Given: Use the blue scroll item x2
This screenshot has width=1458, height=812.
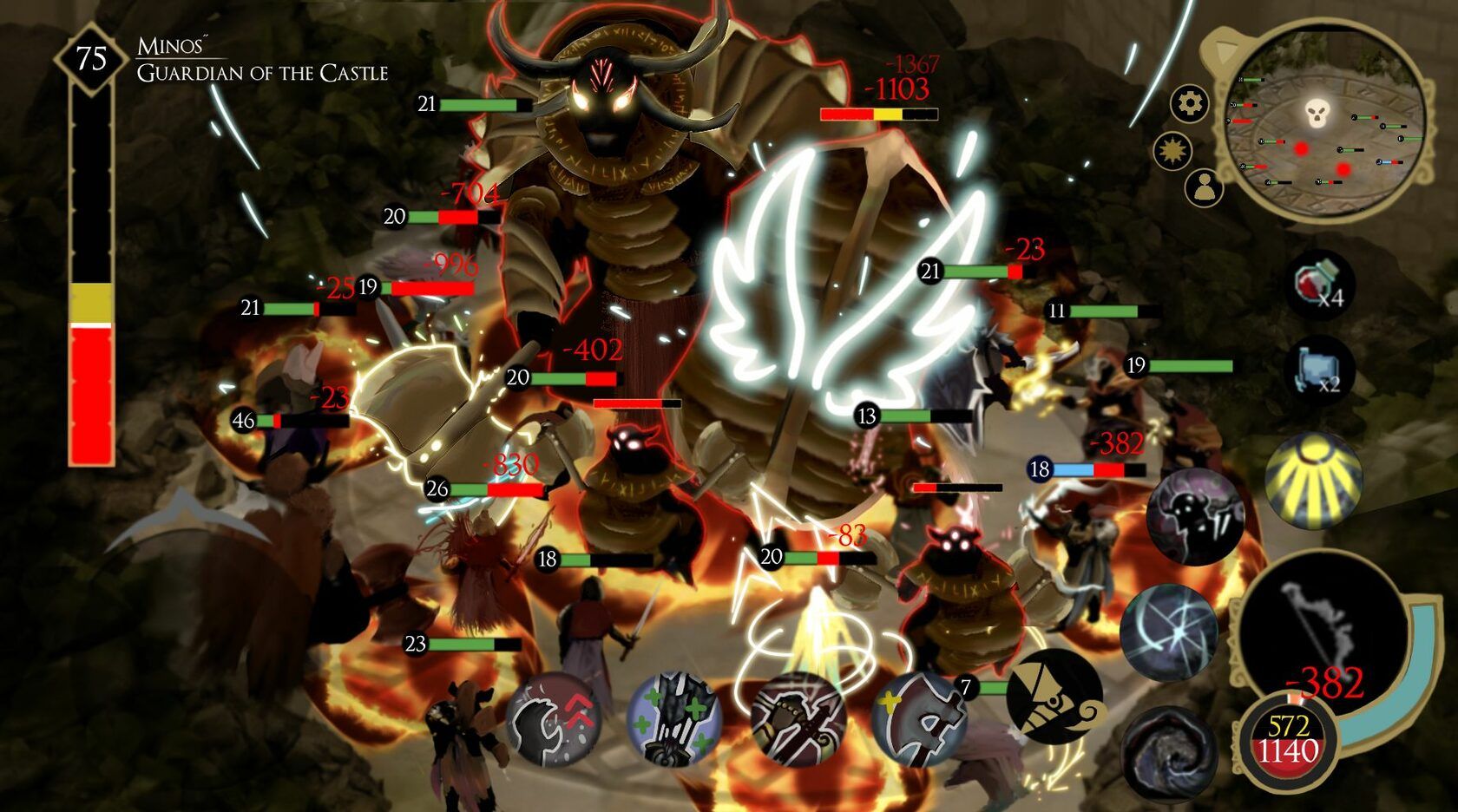Looking at the screenshot, I should [1318, 371].
